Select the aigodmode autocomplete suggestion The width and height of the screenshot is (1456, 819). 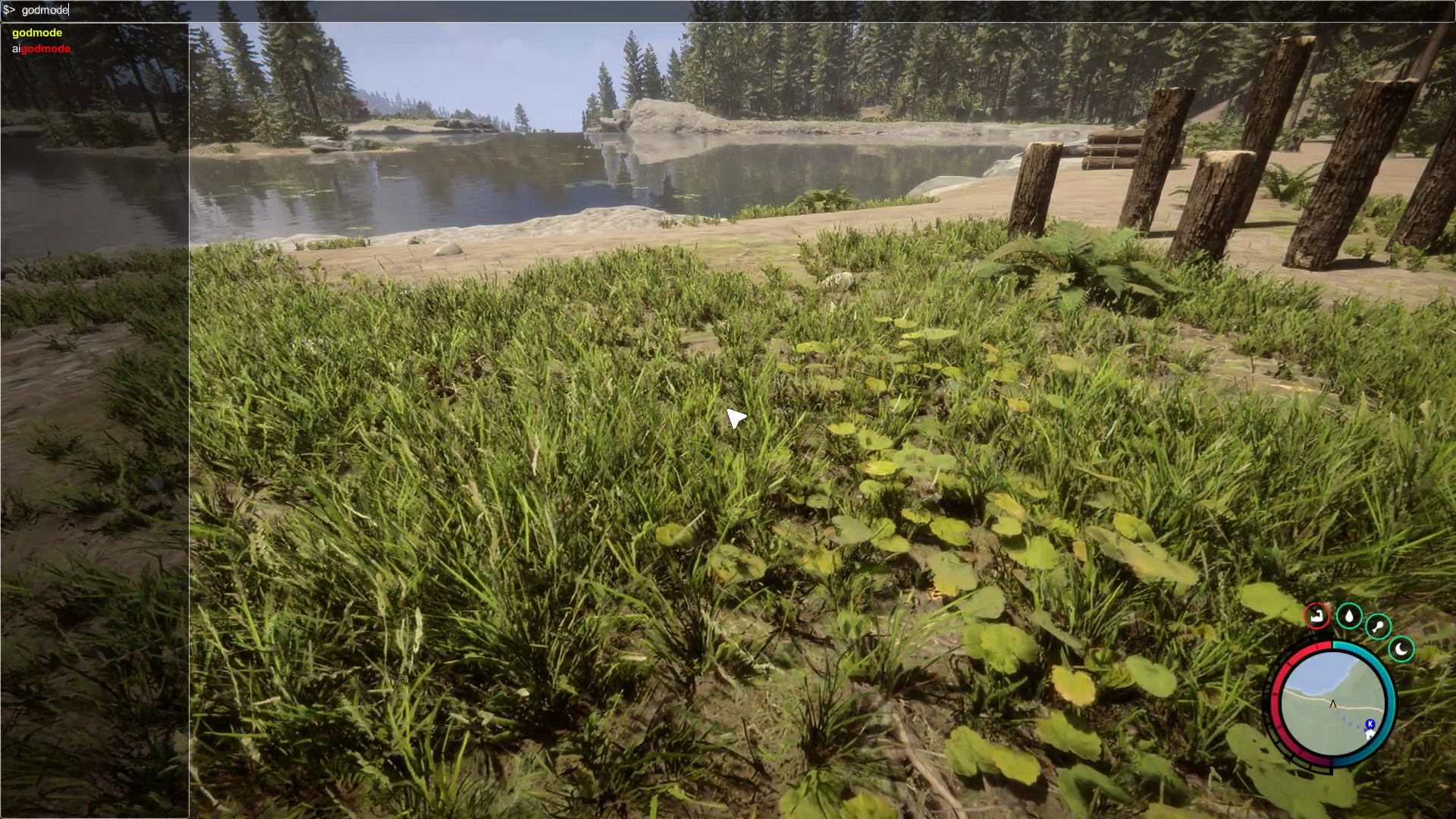[41, 48]
